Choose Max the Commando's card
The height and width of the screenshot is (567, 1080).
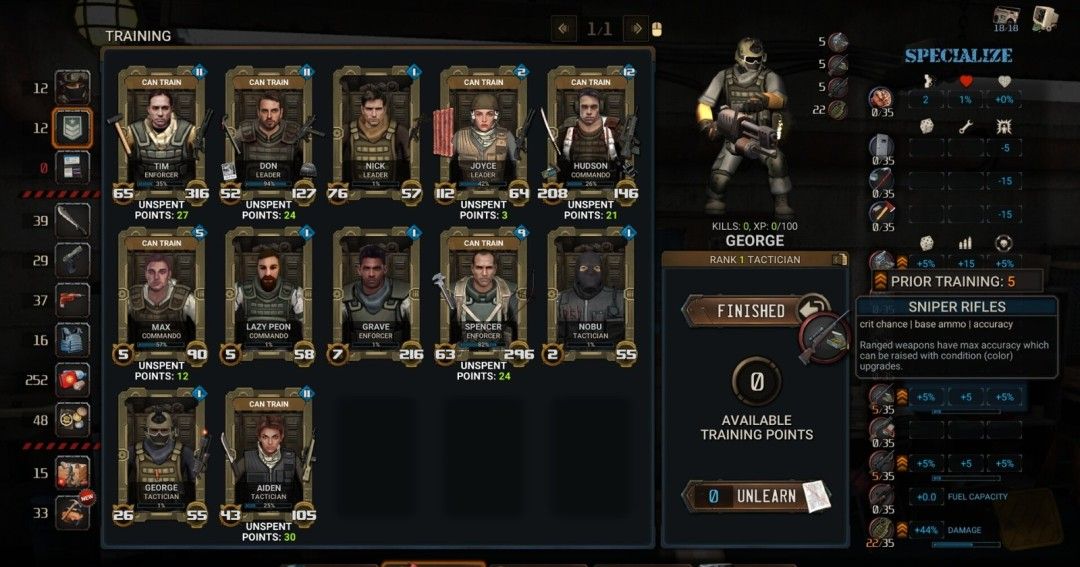click(161, 295)
